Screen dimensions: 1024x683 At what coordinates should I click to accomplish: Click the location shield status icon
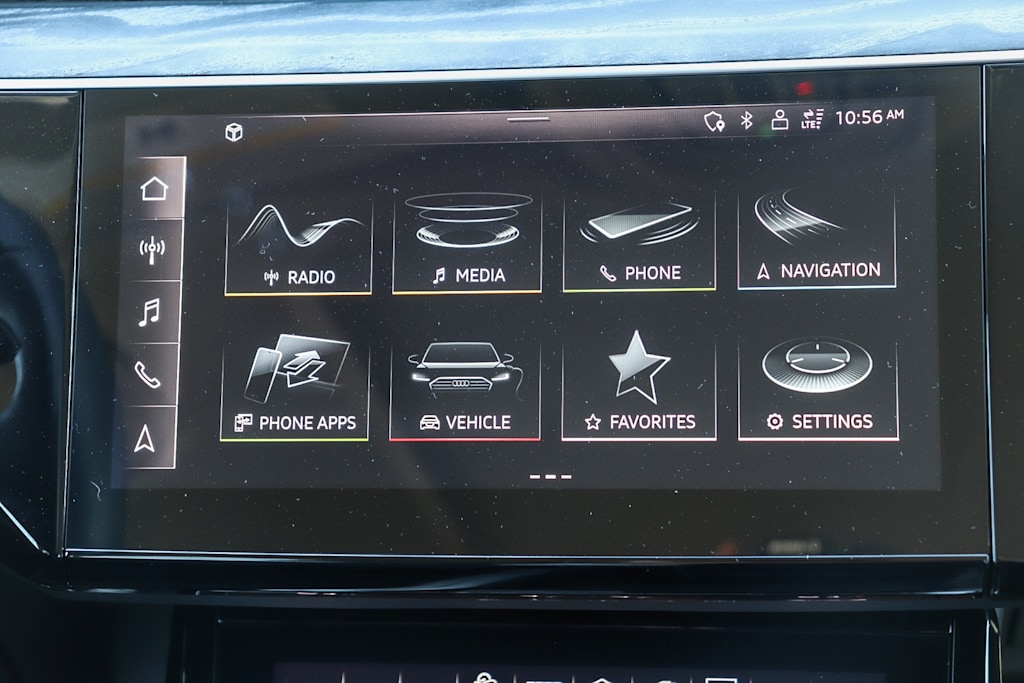713,121
